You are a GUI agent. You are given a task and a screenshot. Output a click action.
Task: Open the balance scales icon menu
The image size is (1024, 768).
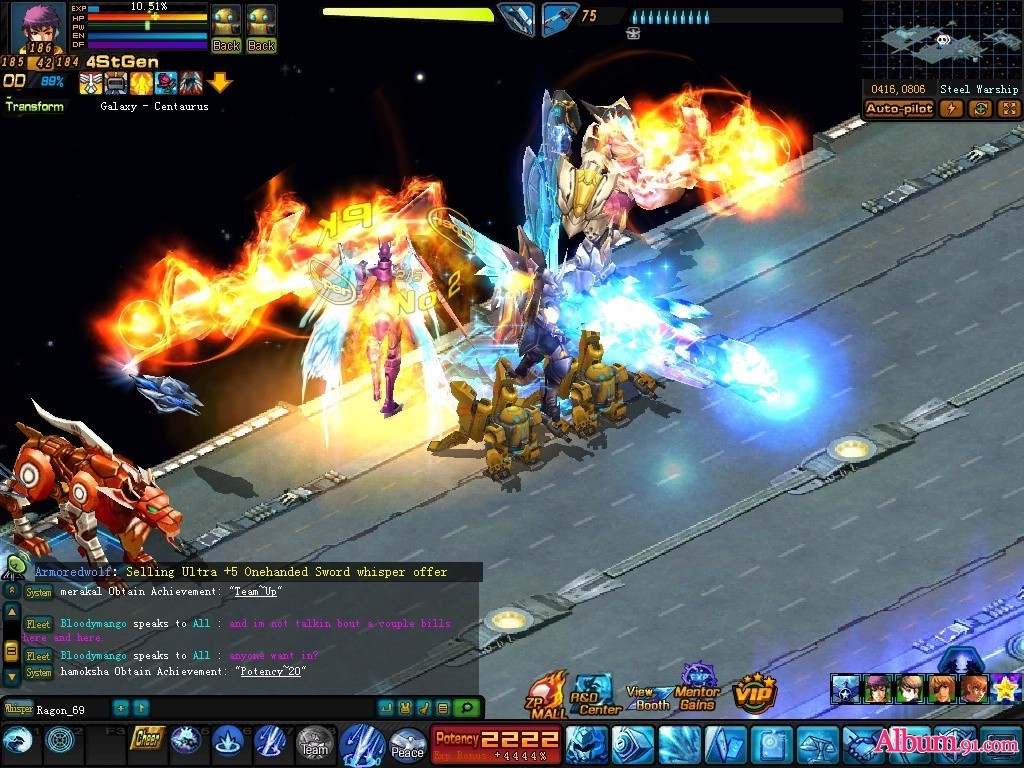coord(817,745)
